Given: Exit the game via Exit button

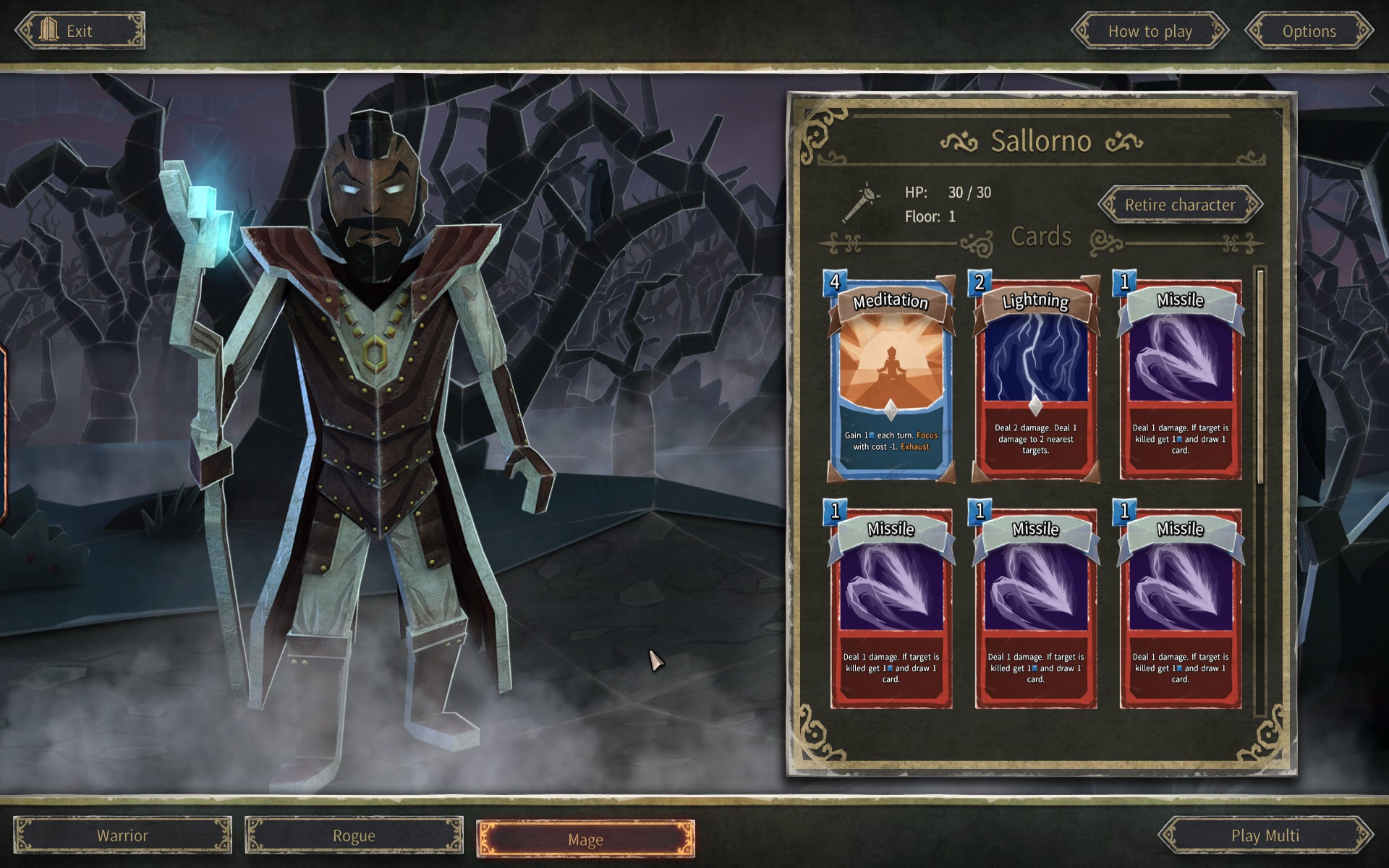Looking at the screenshot, I should 80,31.
